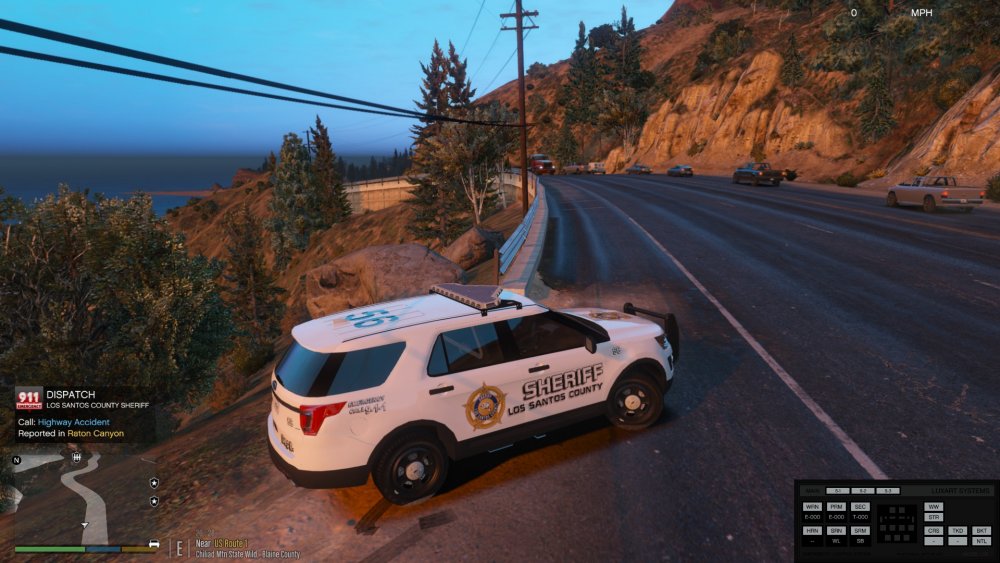
Task: Switch on the SEC secondary lights
Action: point(861,507)
